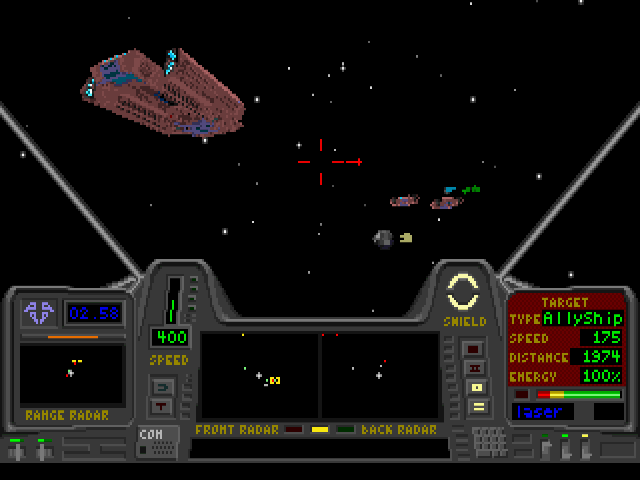Open the Back Radar display
The image size is (640, 480).
tap(380, 376)
